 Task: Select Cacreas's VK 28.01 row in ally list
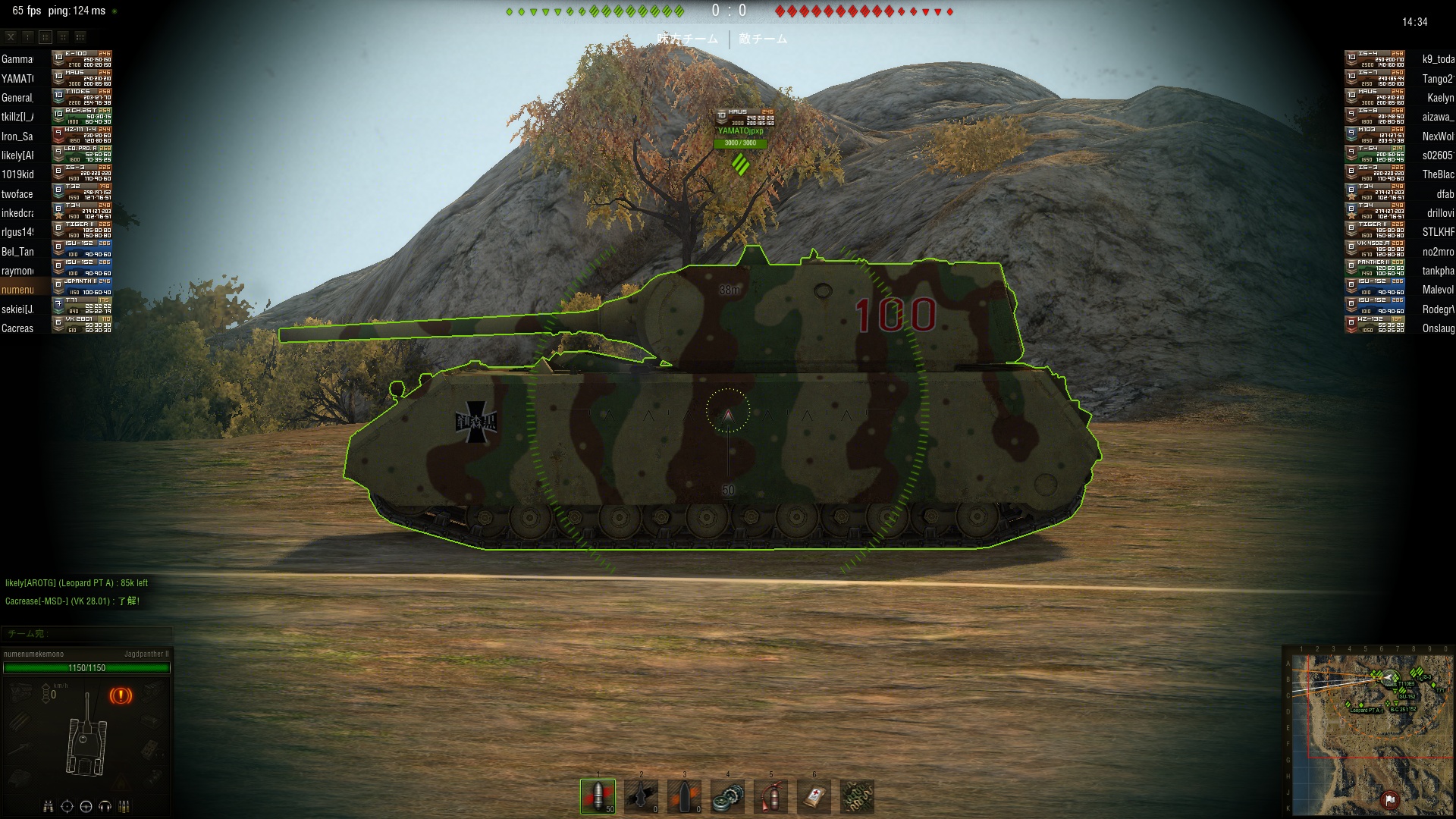(x=57, y=328)
